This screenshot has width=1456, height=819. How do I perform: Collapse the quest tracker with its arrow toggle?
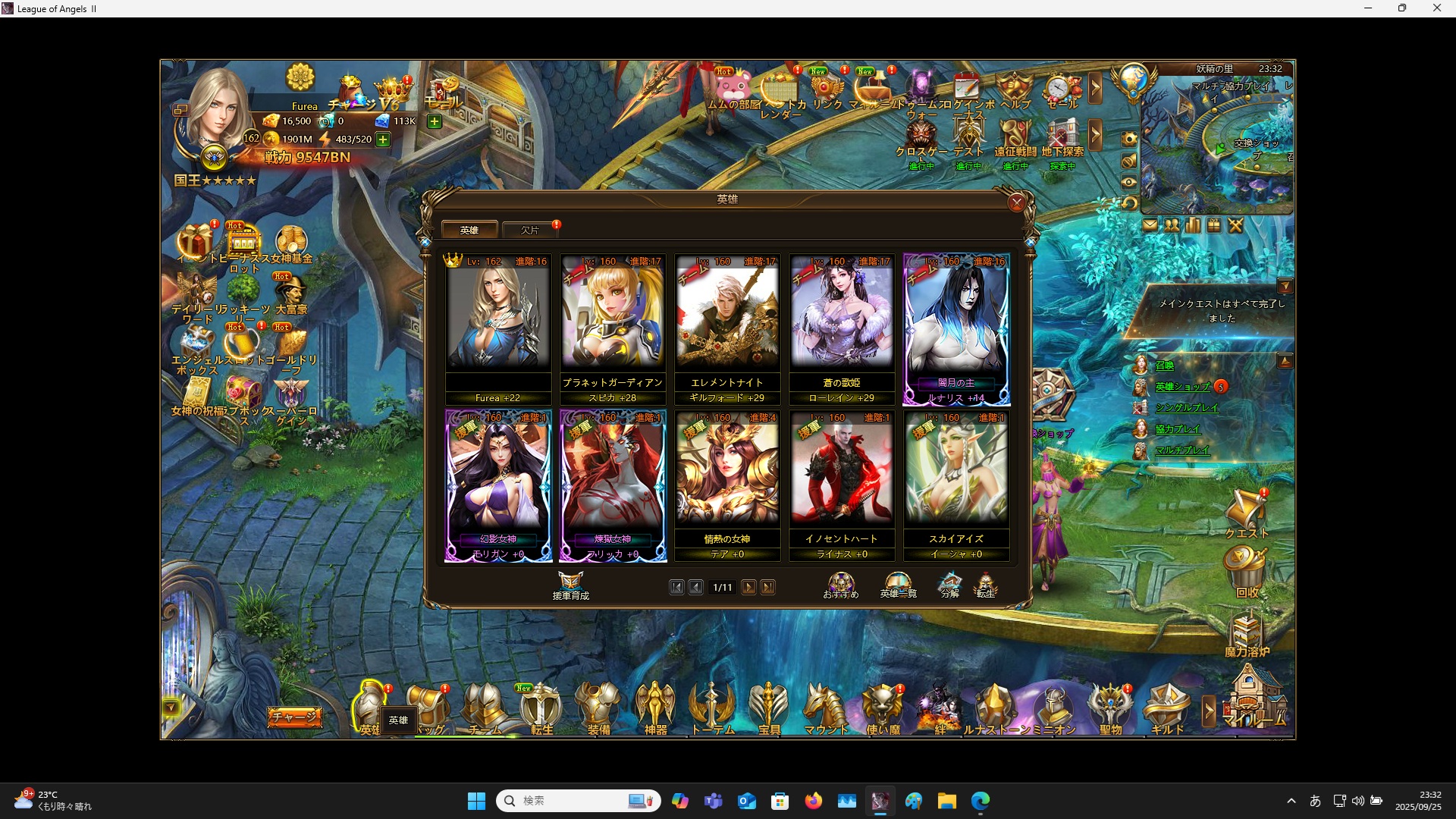1285,286
